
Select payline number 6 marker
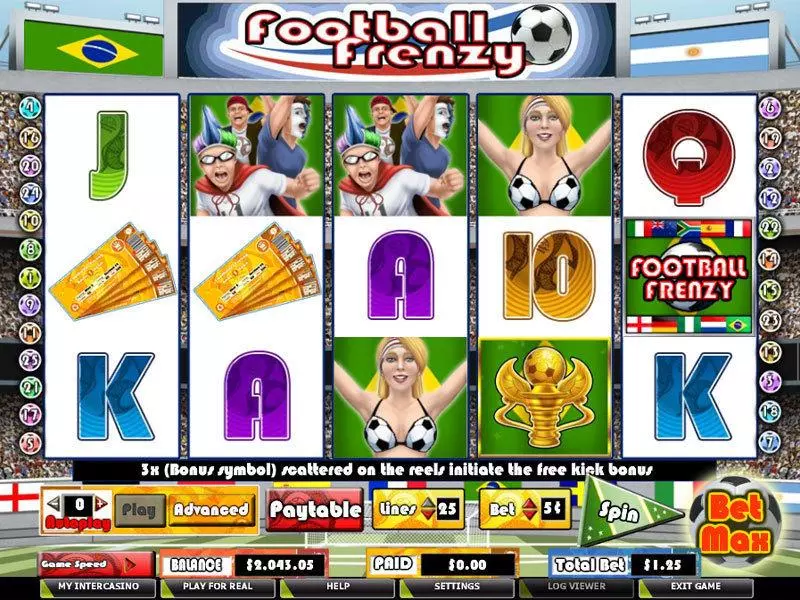tap(770, 106)
